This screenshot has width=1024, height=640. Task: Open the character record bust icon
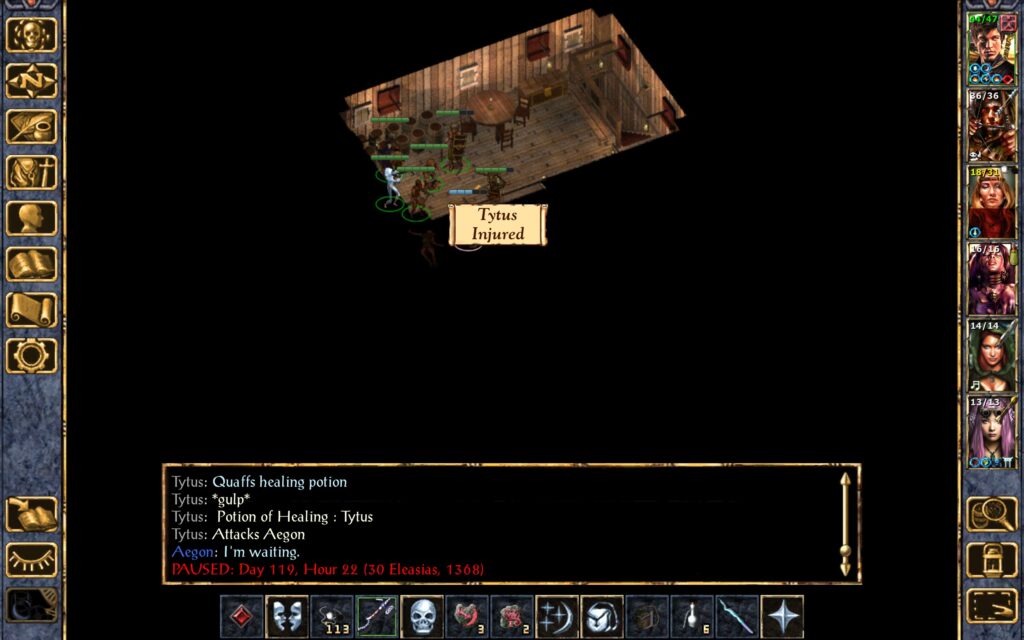click(x=31, y=218)
